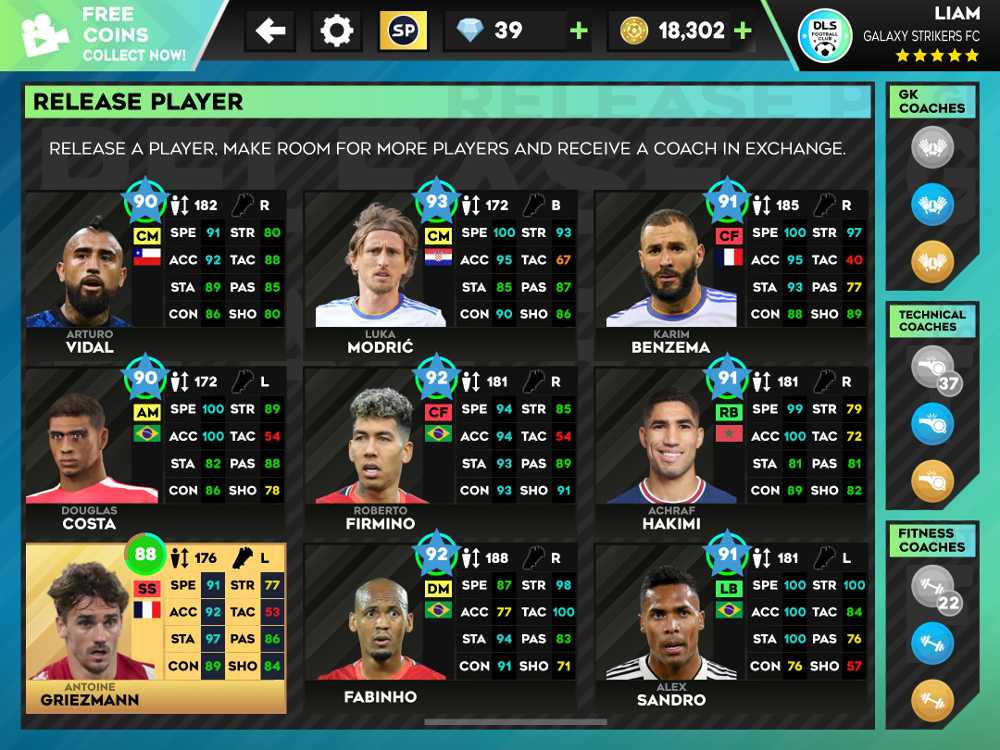Go back with the arrow button

[270, 31]
